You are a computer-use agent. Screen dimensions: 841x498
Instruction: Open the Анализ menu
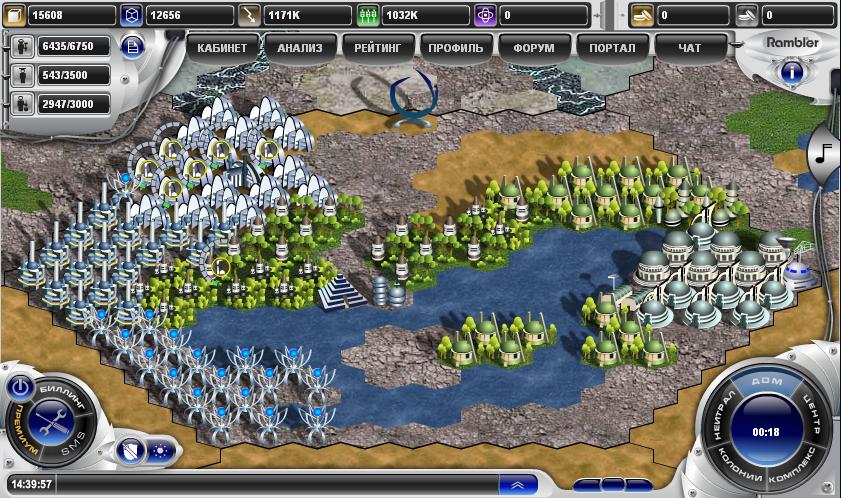point(300,47)
